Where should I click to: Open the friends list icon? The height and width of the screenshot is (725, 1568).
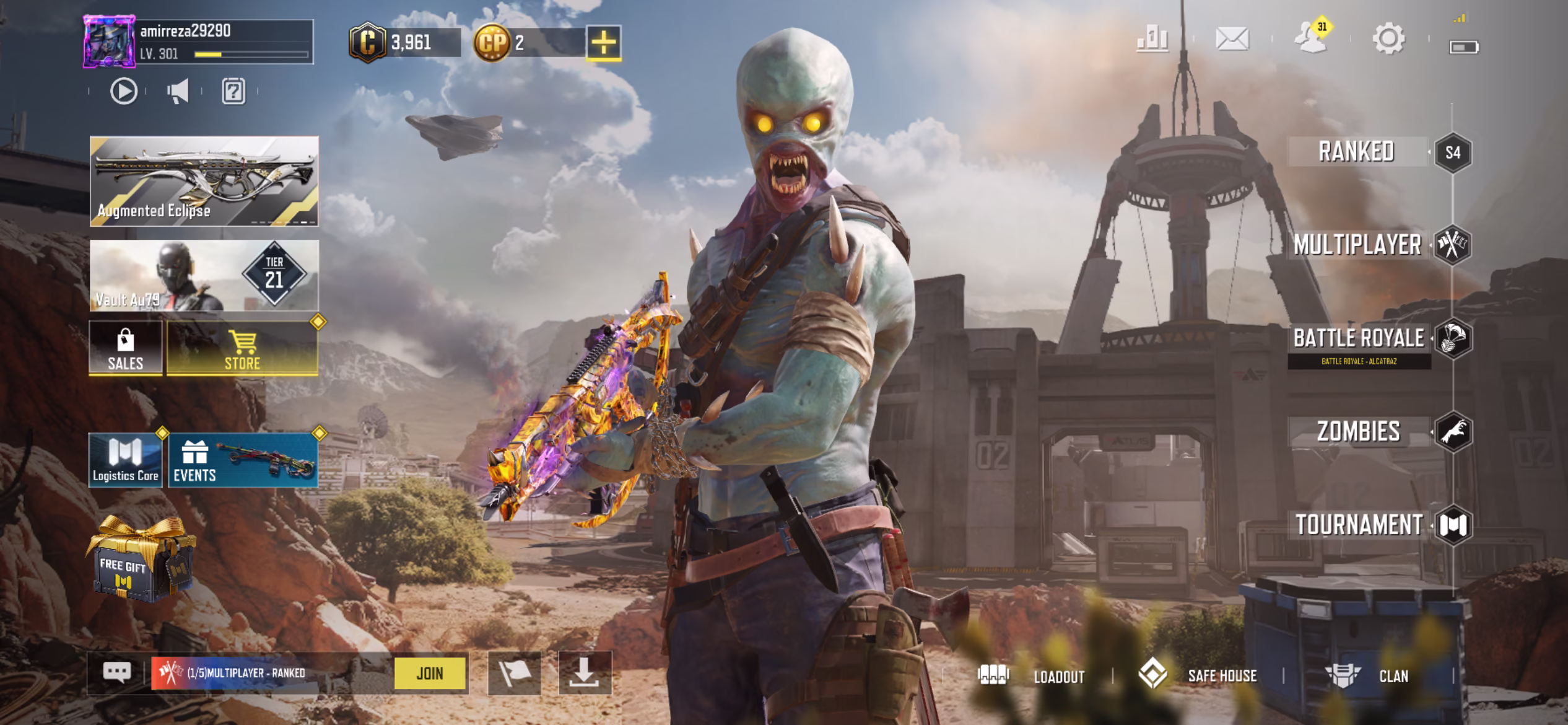coord(1310,39)
